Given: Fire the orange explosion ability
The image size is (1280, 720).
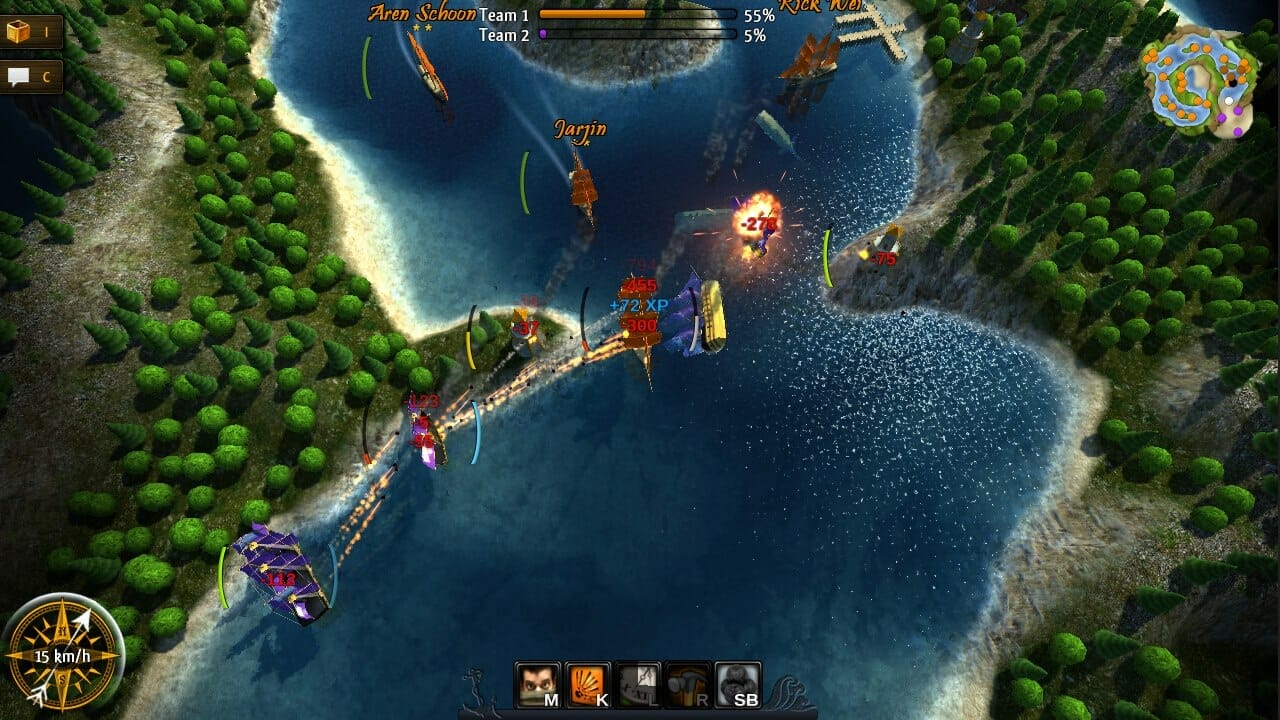Looking at the screenshot, I should pyautogui.click(x=588, y=685).
